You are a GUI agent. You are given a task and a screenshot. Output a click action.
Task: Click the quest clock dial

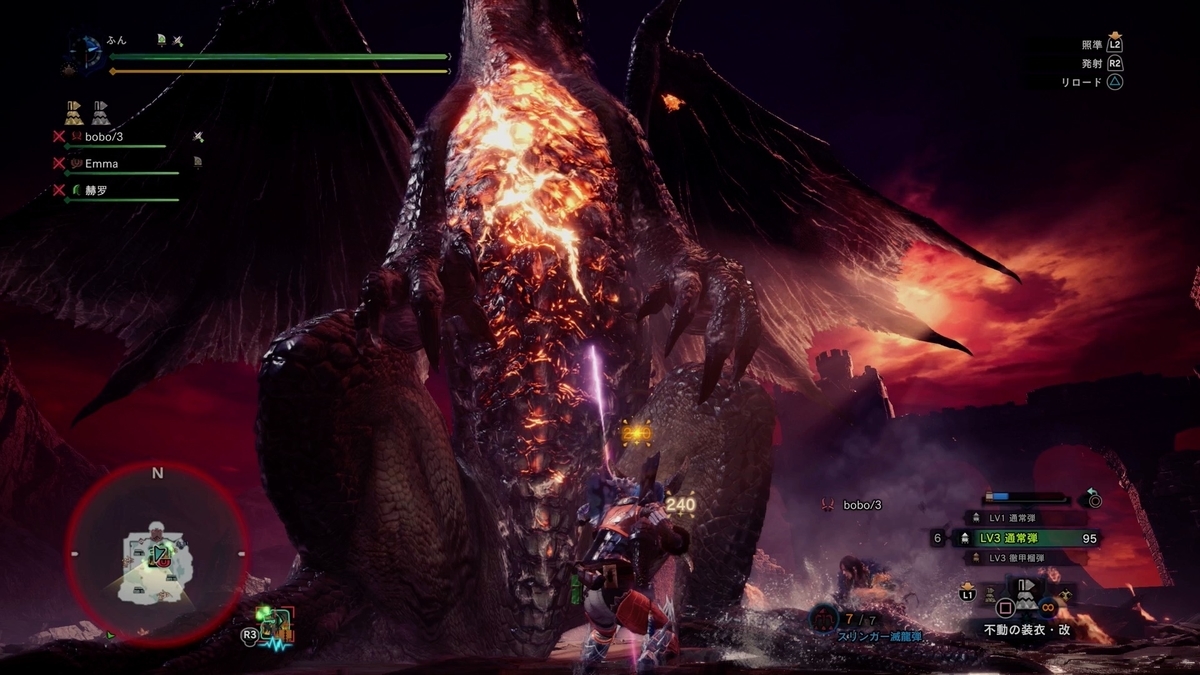[86, 55]
